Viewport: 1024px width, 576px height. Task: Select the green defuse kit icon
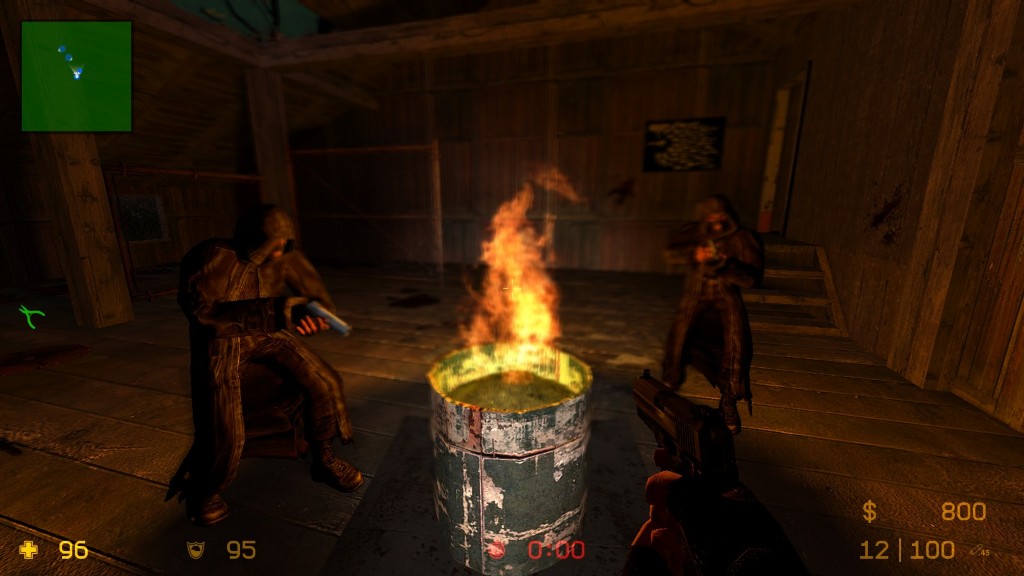tap(32, 317)
